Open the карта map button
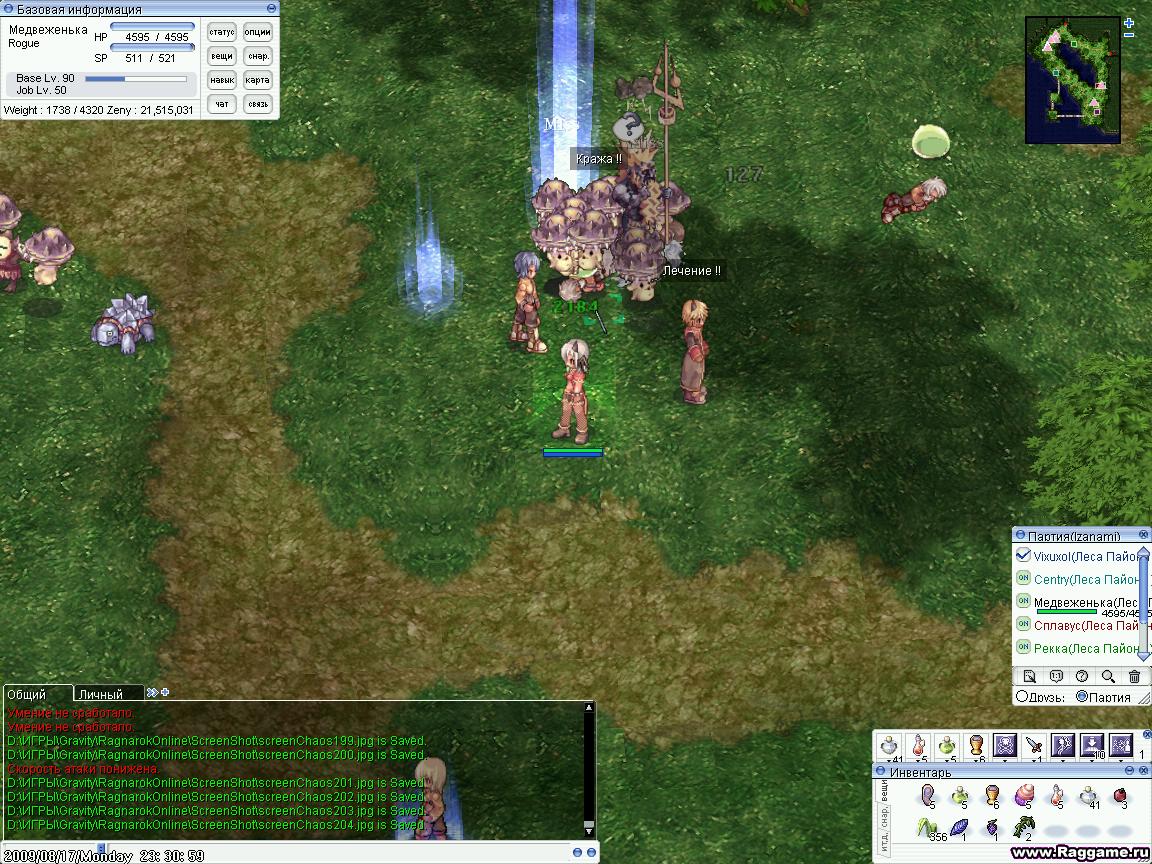 [257, 80]
